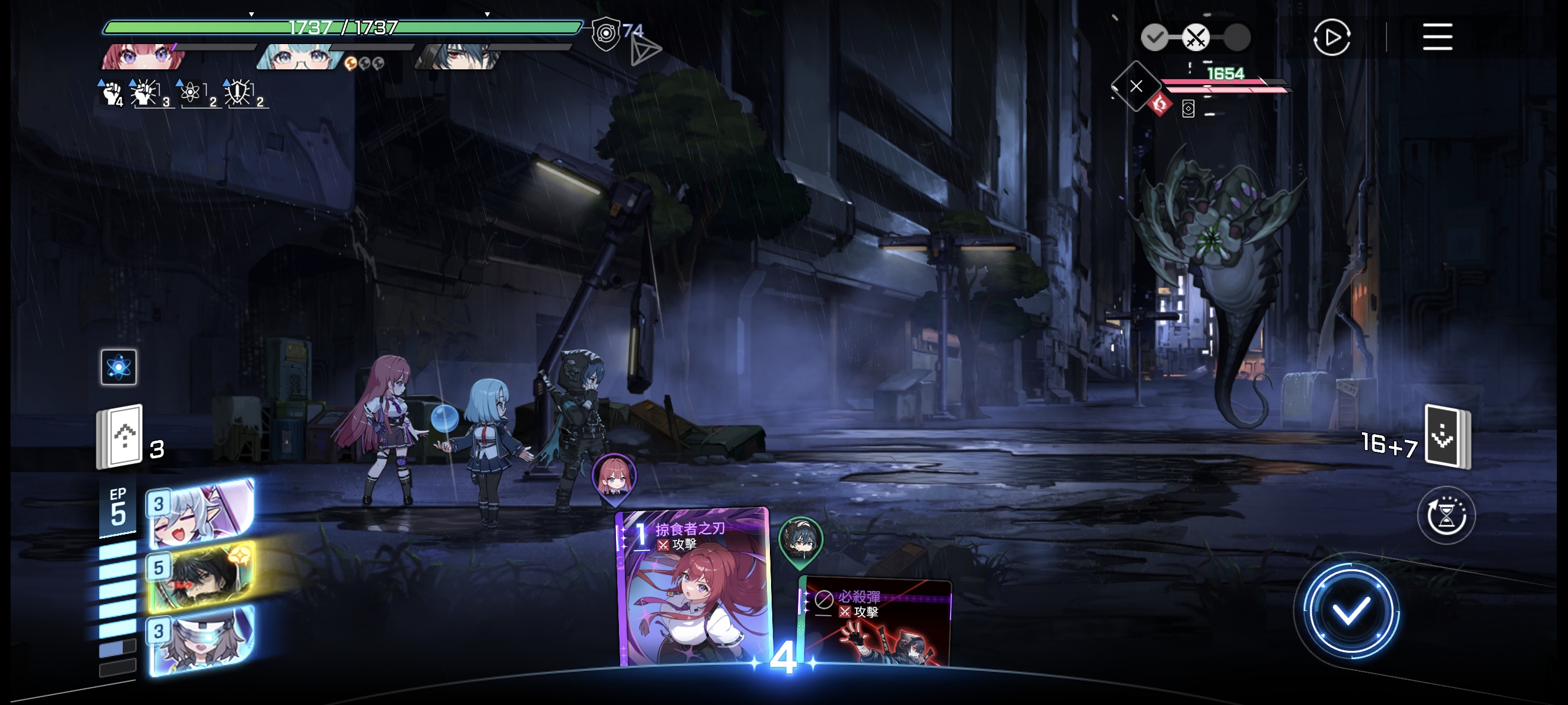1568x705 pixels.
Task: Select the red-haired character portrait
Action: pyautogui.click(x=143, y=56)
